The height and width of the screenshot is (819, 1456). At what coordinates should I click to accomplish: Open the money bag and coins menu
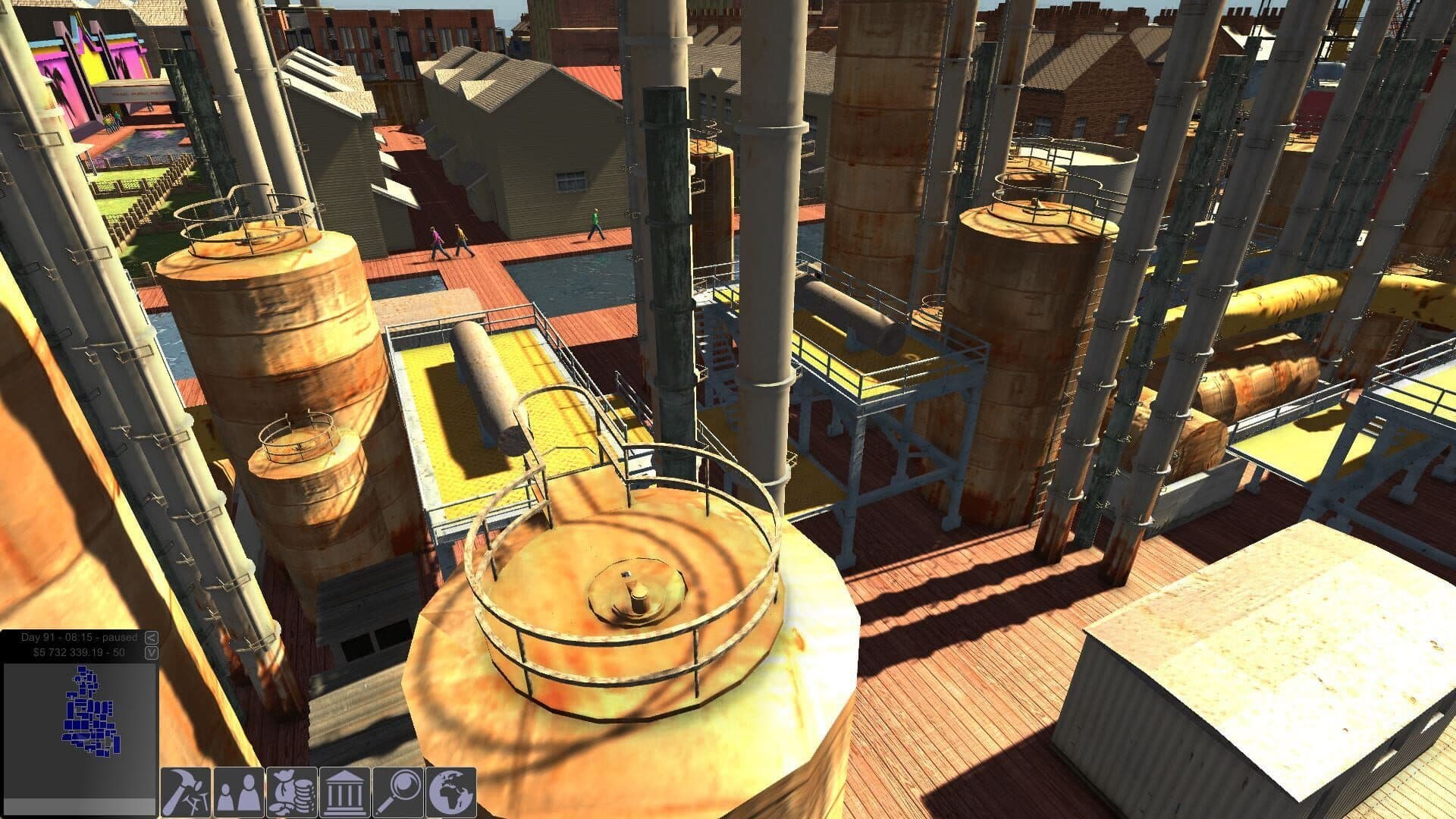tap(292, 792)
